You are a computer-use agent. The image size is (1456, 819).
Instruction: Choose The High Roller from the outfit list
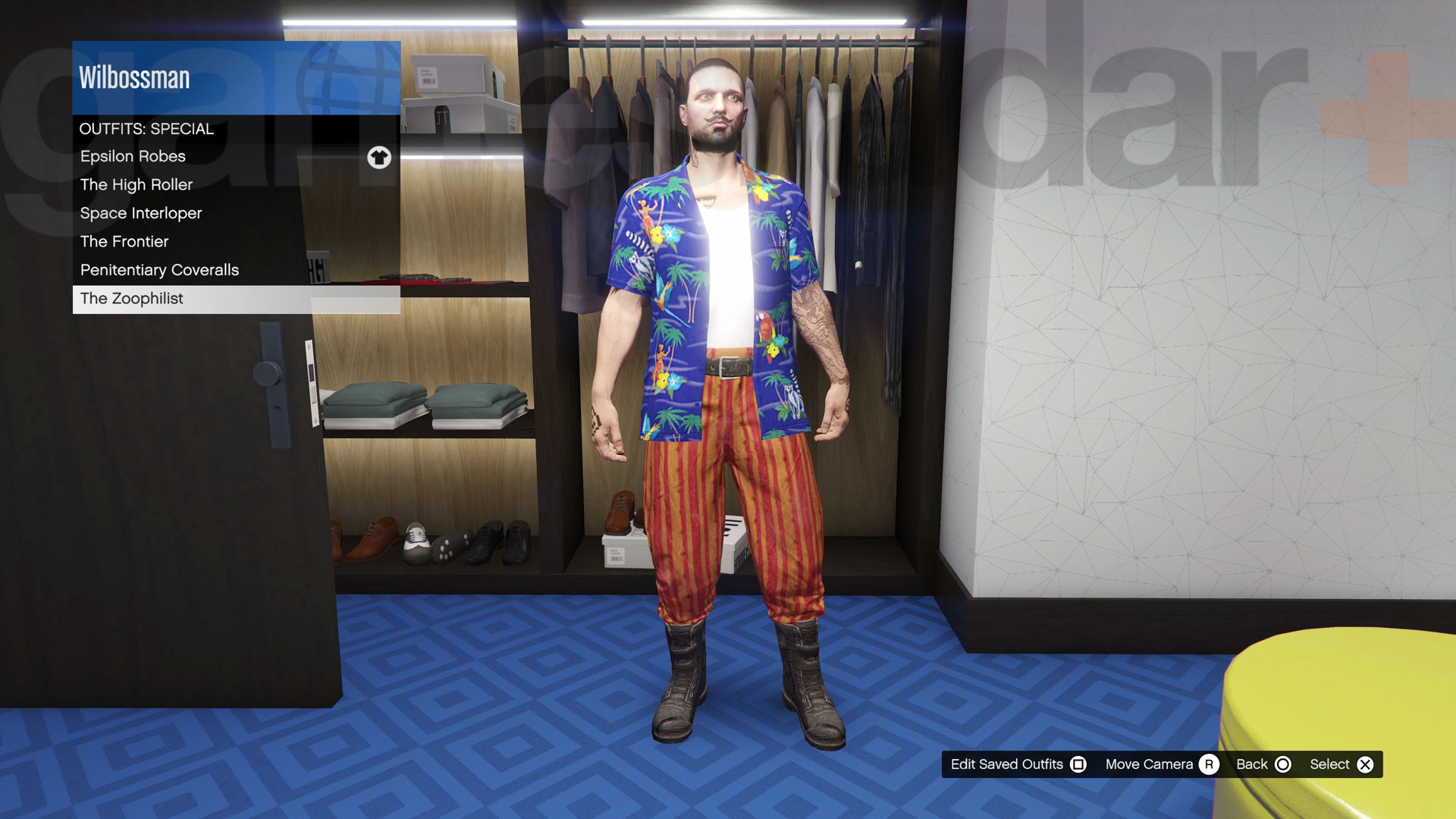(x=136, y=184)
